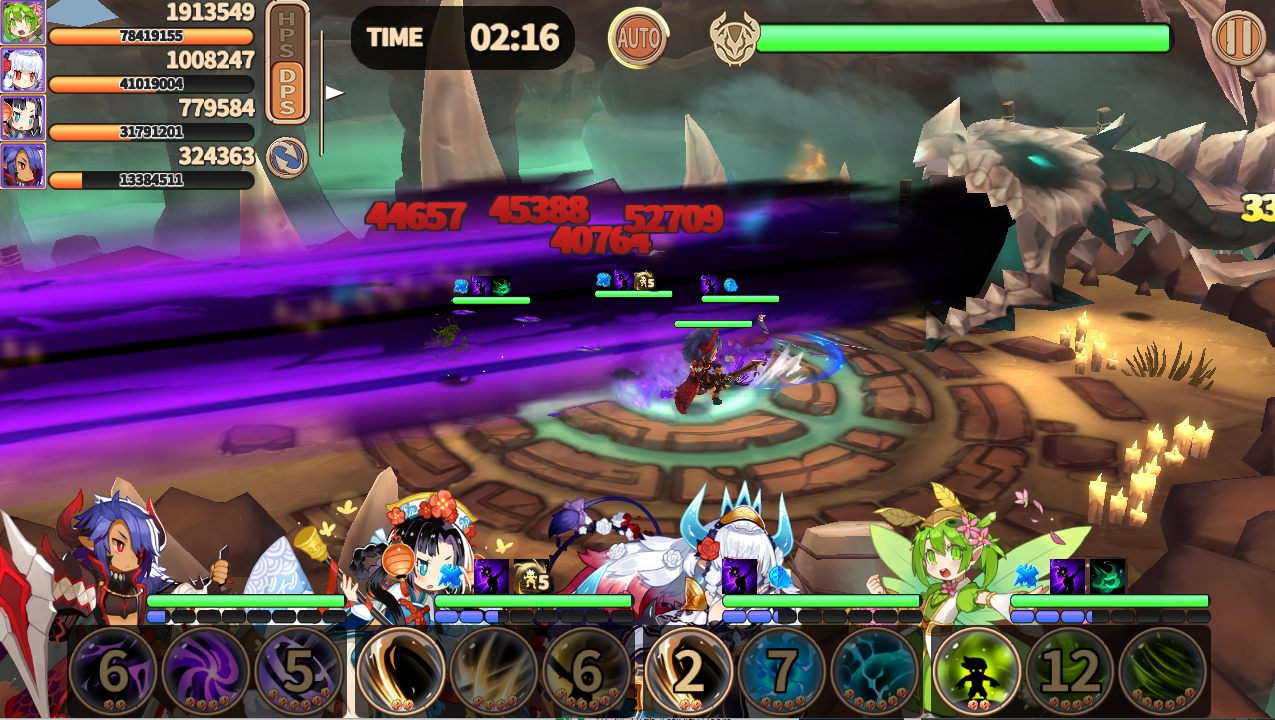Toggle the AUTO battle button

coord(638,38)
